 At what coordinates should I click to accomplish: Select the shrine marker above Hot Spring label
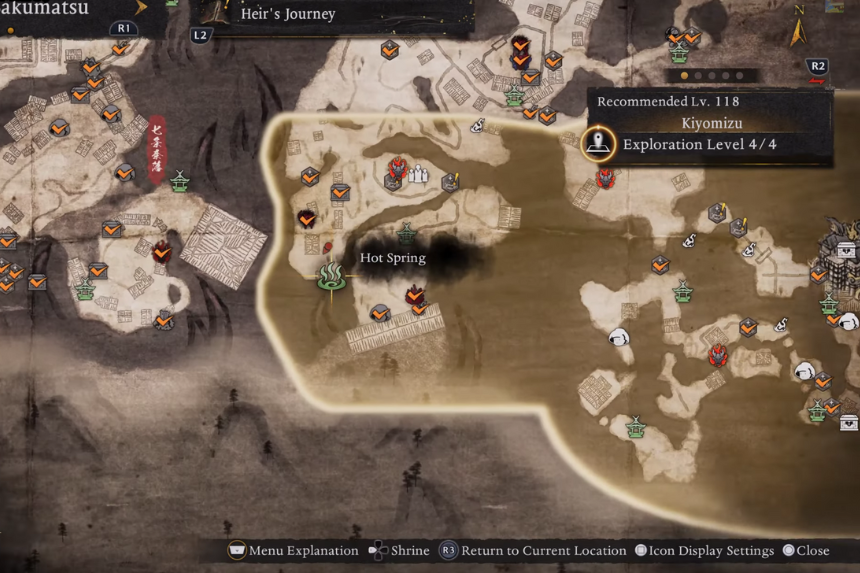coord(406,234)
